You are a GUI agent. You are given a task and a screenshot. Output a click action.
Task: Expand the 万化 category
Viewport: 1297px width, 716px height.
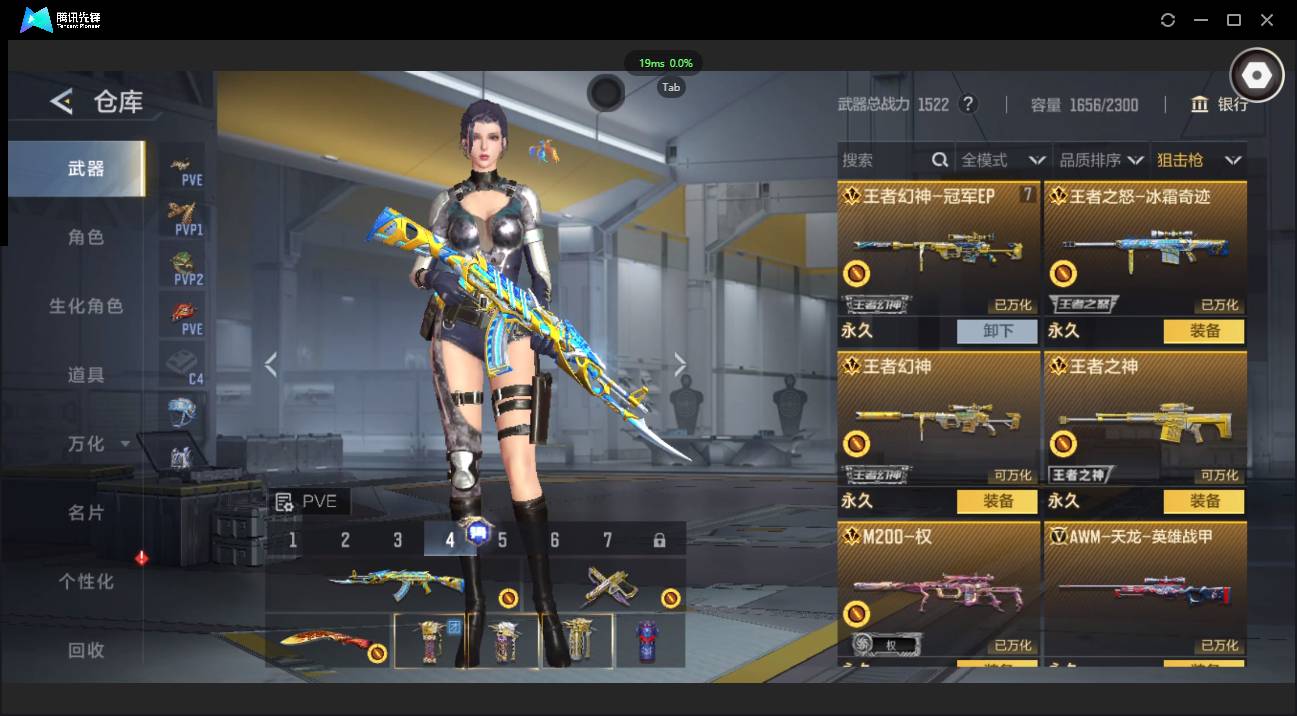97,443
